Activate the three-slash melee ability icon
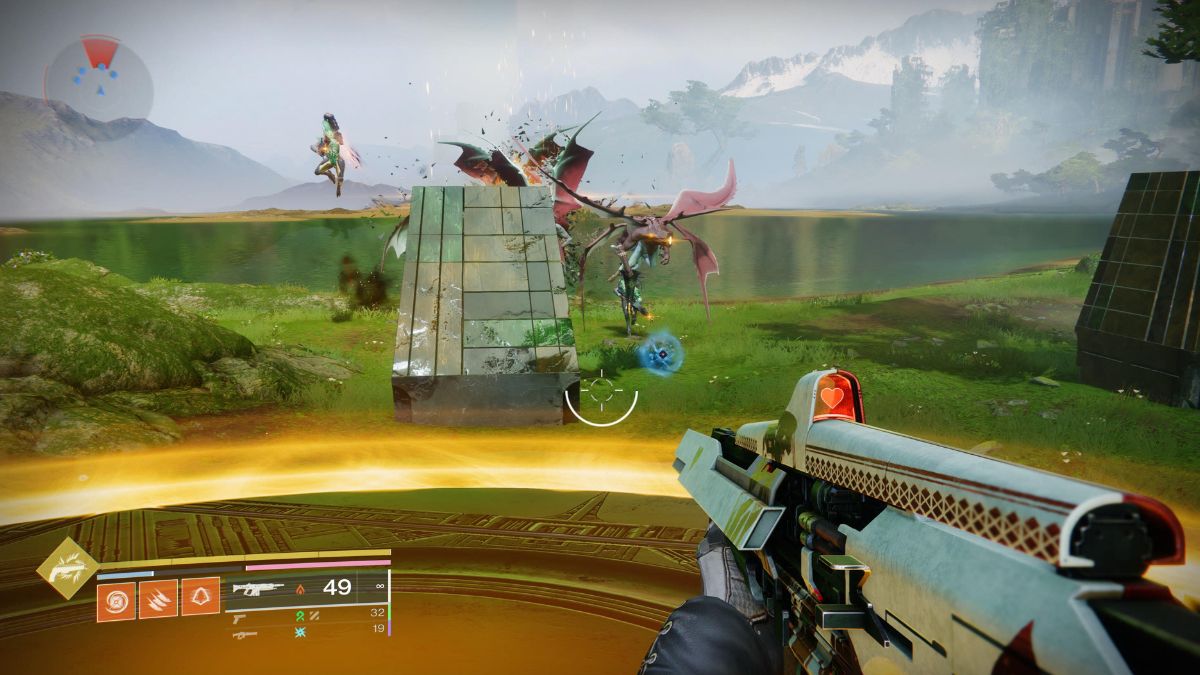 click(158, 600)
